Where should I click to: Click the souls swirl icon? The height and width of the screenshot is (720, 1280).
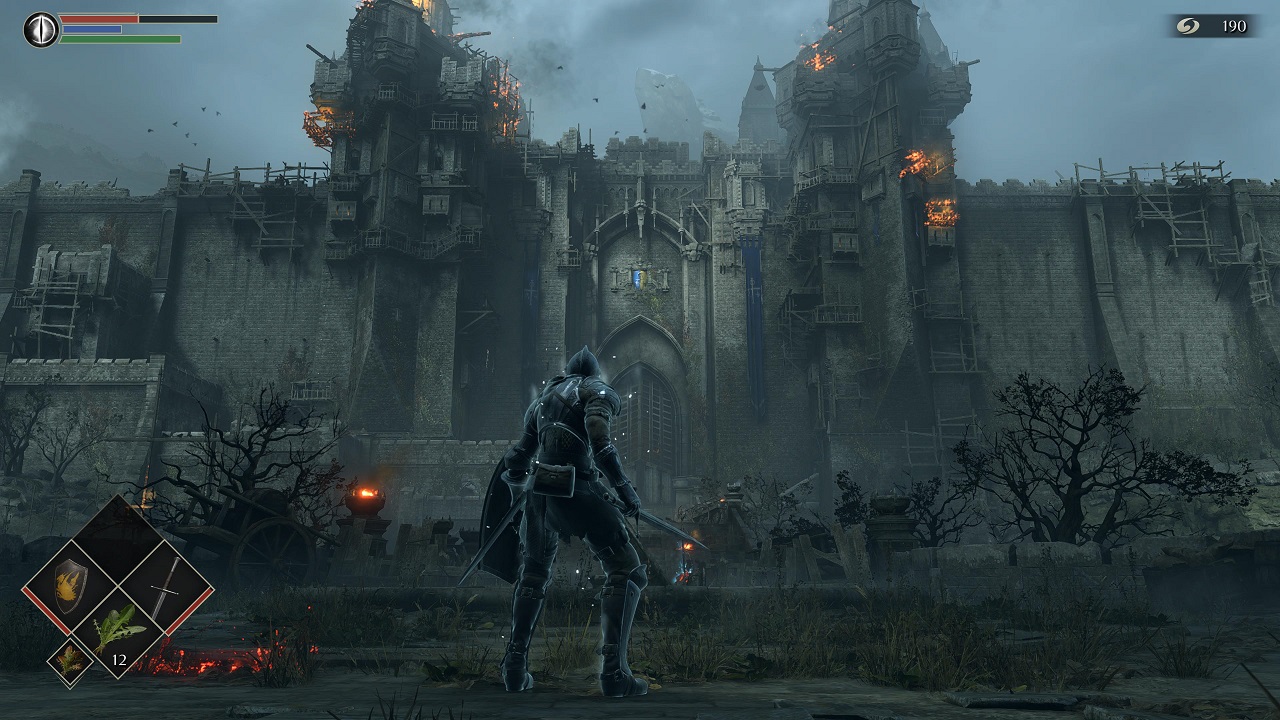click(1189, 26)
